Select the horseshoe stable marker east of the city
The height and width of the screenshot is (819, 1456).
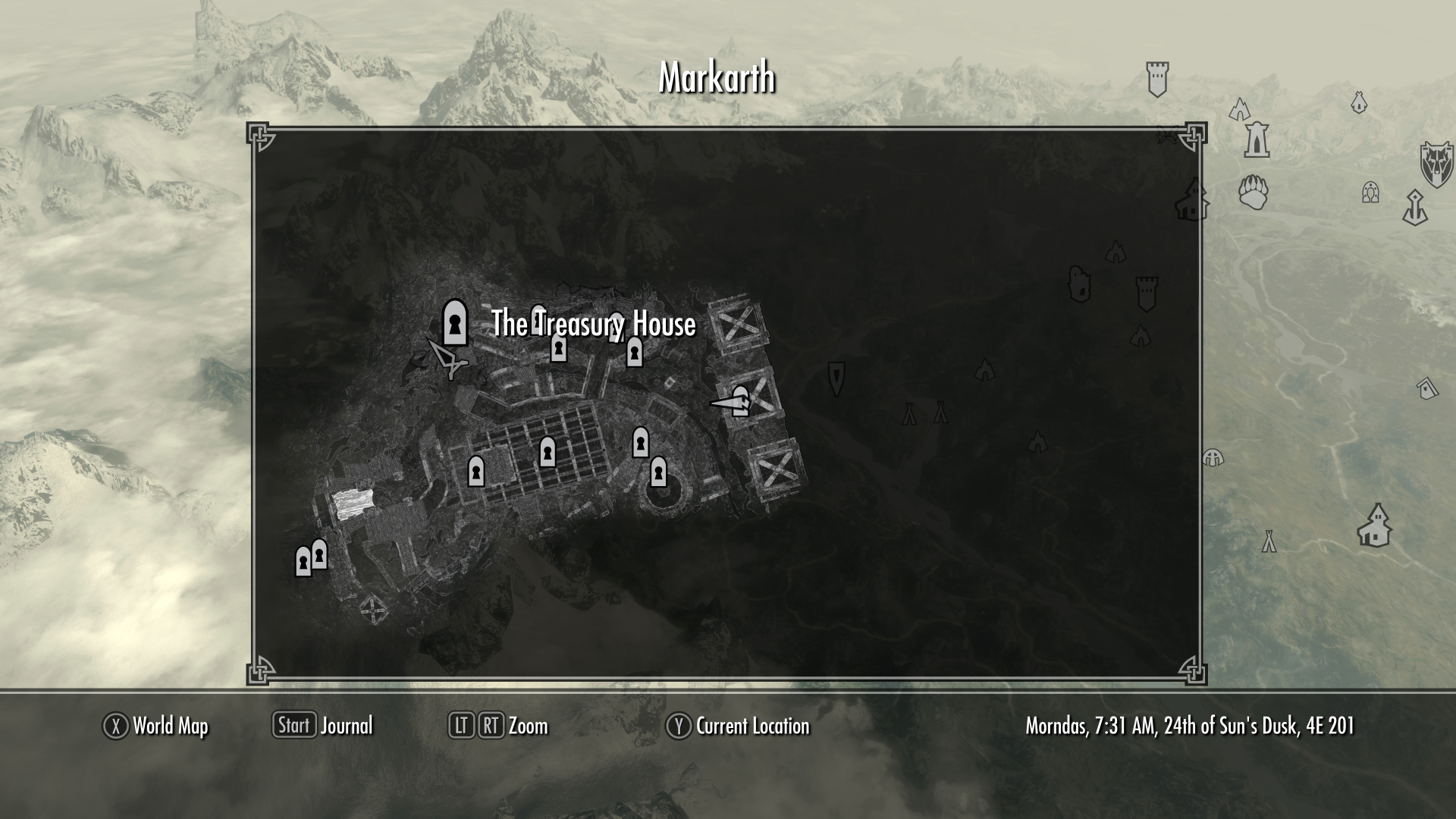point(1370,193)
